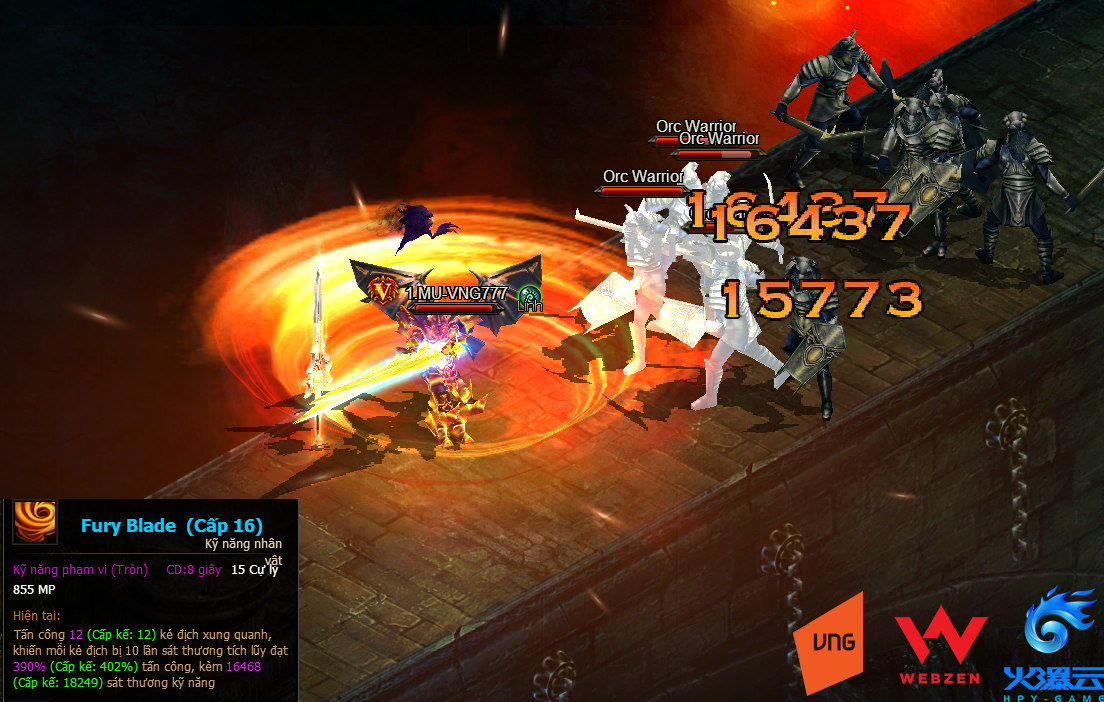Click the Fury Blade skill icon
Viewport: 1104px width, 702px height.
click(35, 523)
